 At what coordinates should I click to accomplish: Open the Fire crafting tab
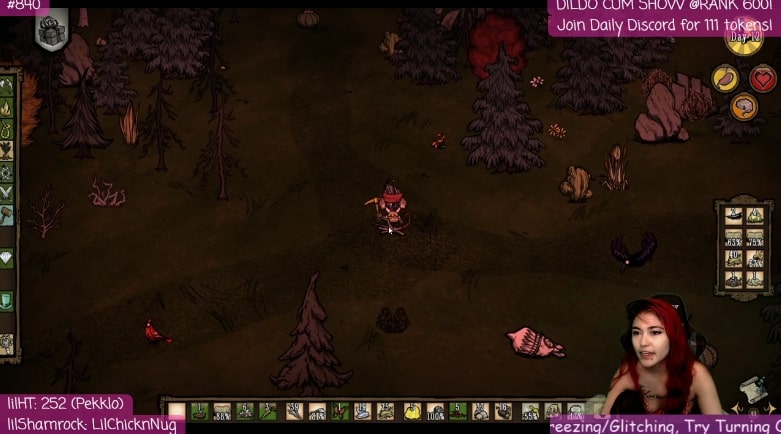tap(6, 107)
